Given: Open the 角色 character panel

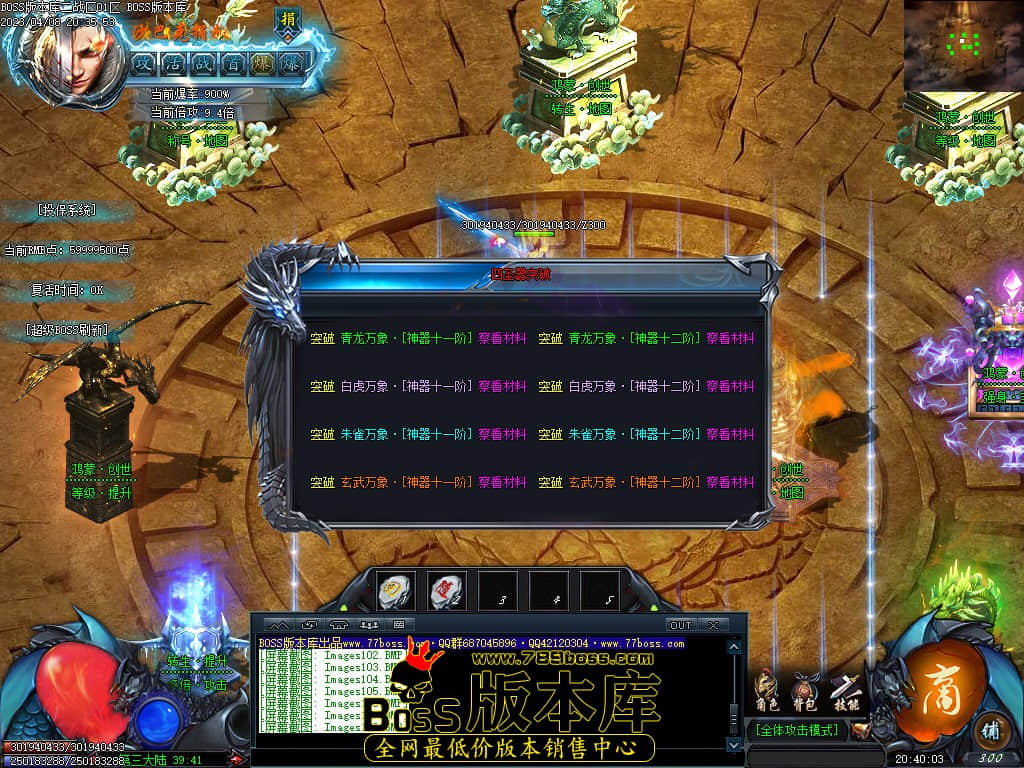Looking at the screenshot, I should (x=767, y=692).
